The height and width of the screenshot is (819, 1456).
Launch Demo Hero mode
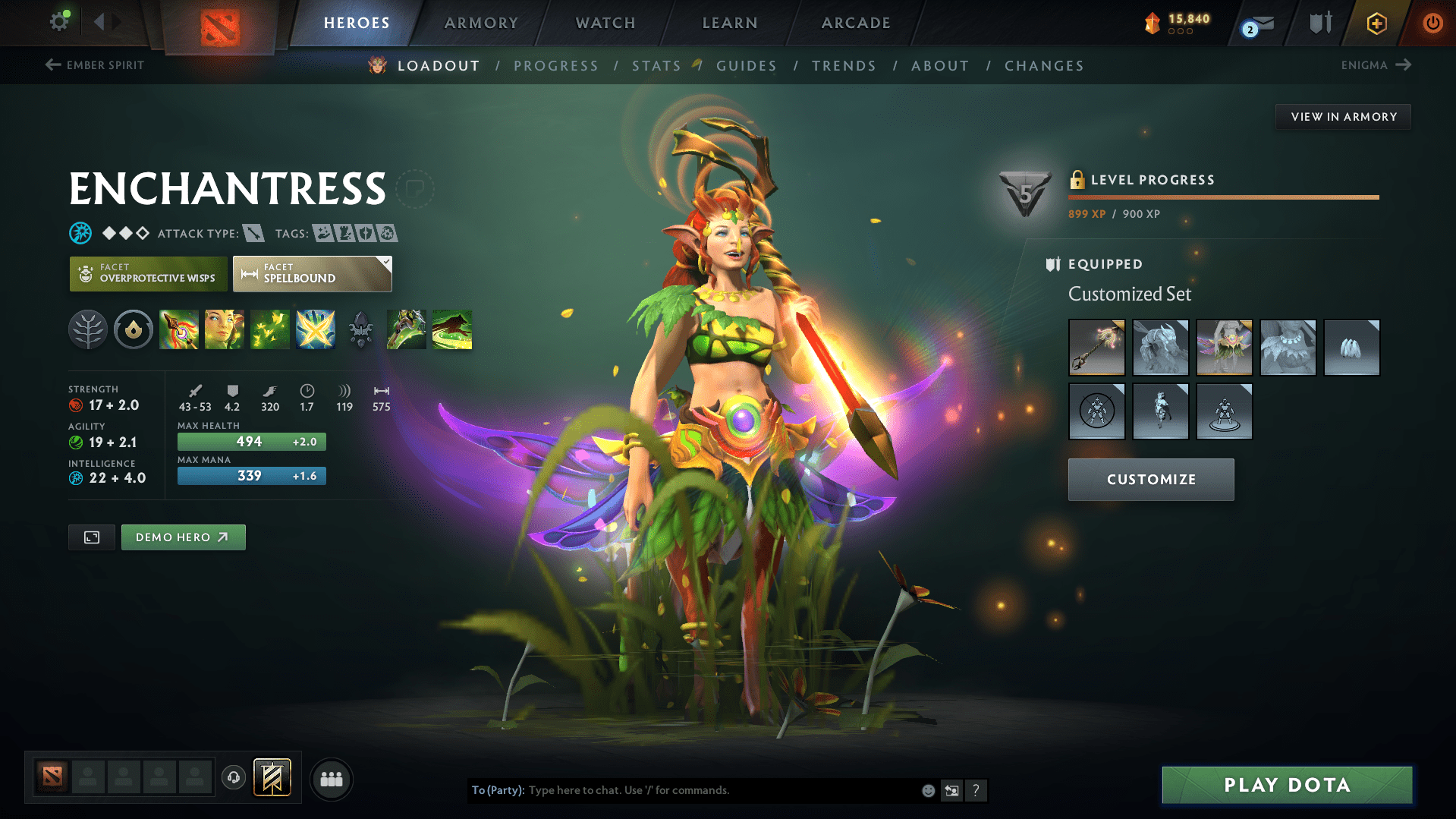tap(183, 537)
